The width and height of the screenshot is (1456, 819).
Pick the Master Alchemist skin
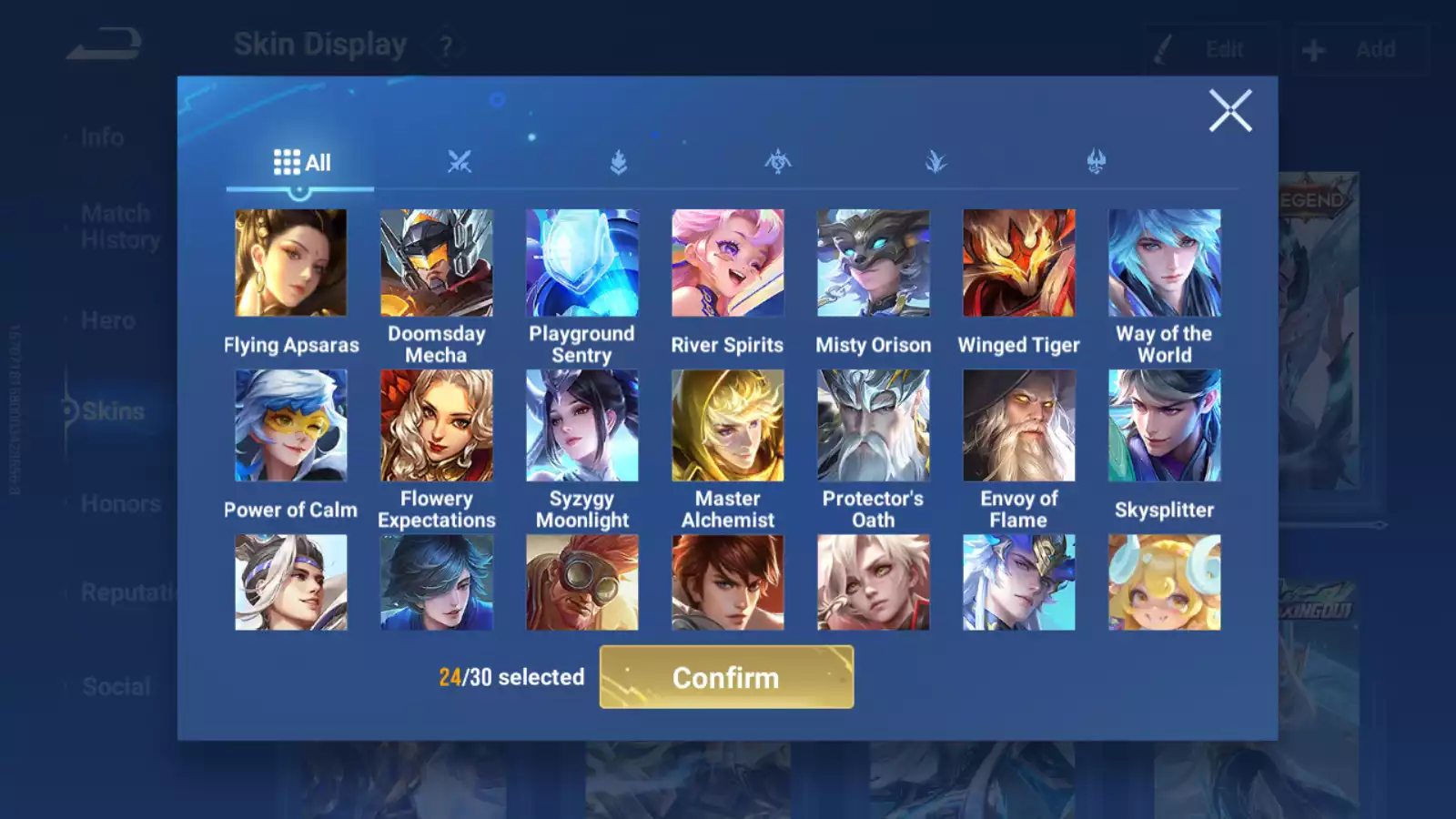point(728,425)
